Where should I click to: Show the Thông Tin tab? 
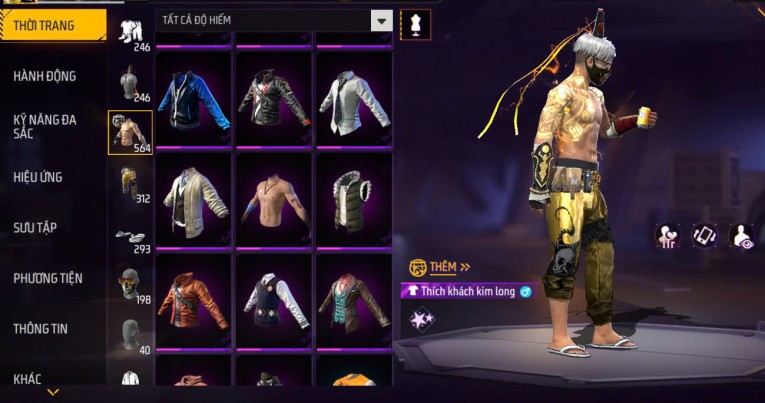(40, 328)
